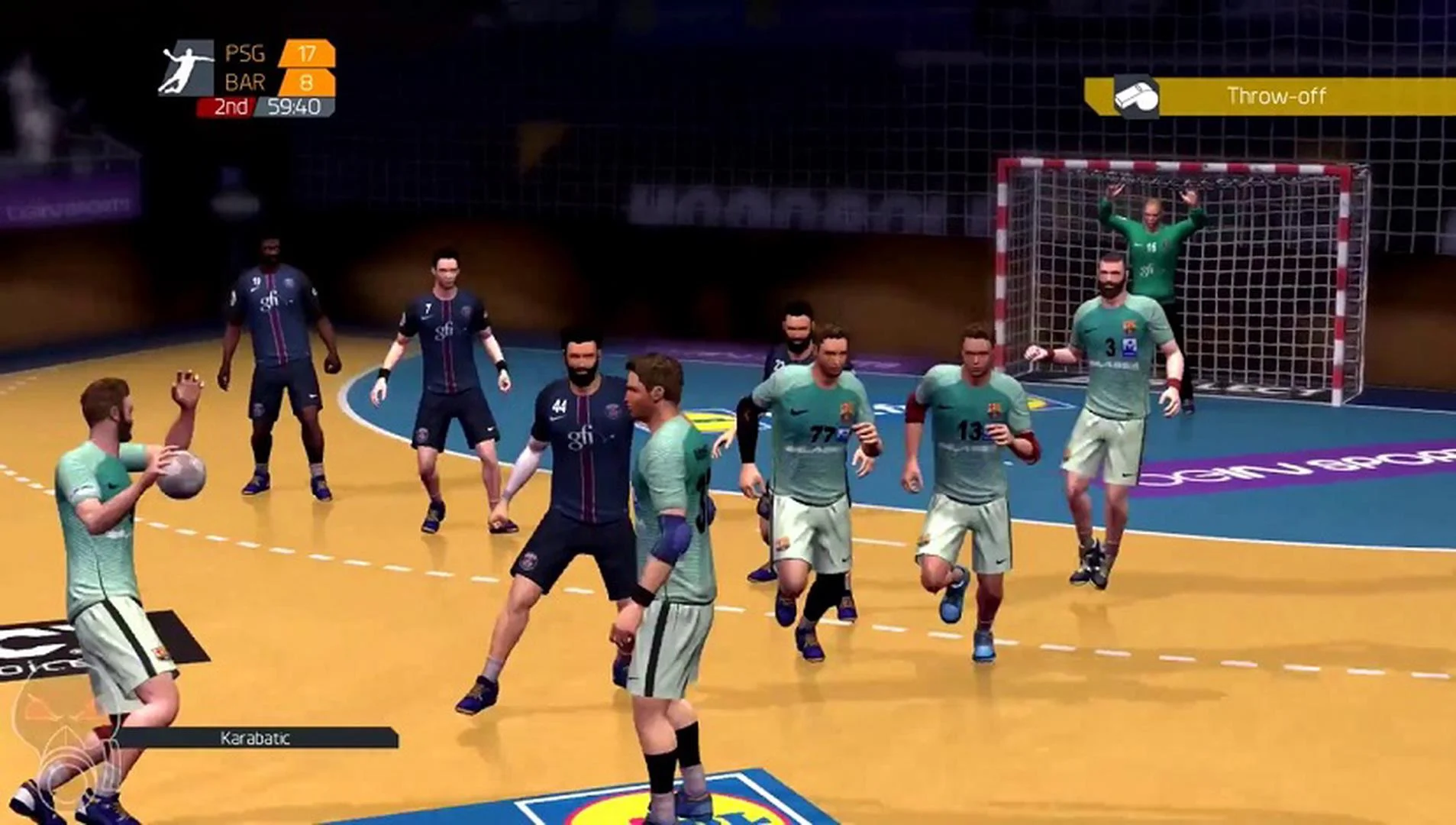Click the orange BAR score badge showing 8
Image resolution: width=1456 pixels, height=825 pixels.
[305, 82]
